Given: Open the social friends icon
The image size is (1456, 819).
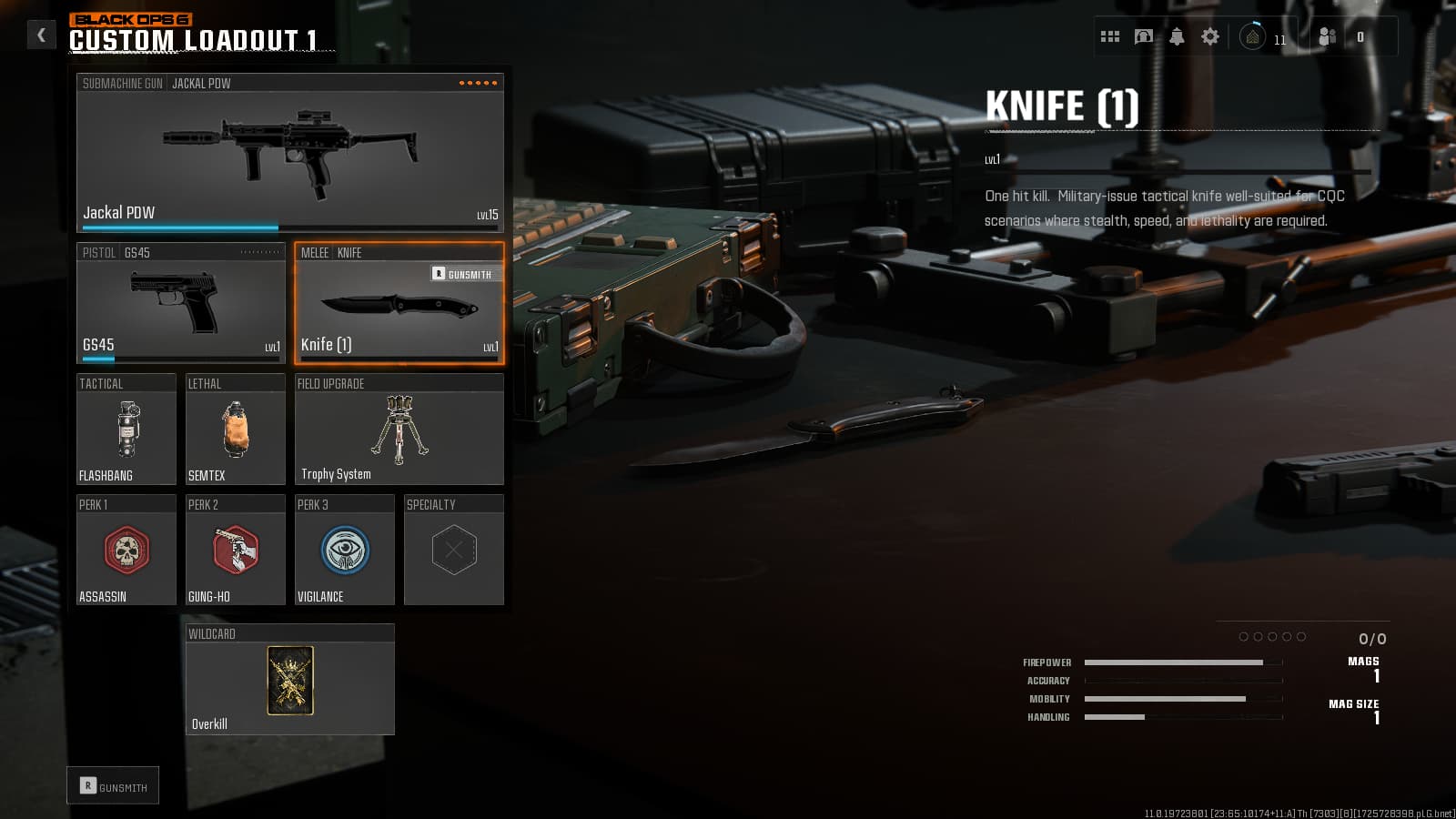Looking at the screenshot, I should (x=1328, y=36).
